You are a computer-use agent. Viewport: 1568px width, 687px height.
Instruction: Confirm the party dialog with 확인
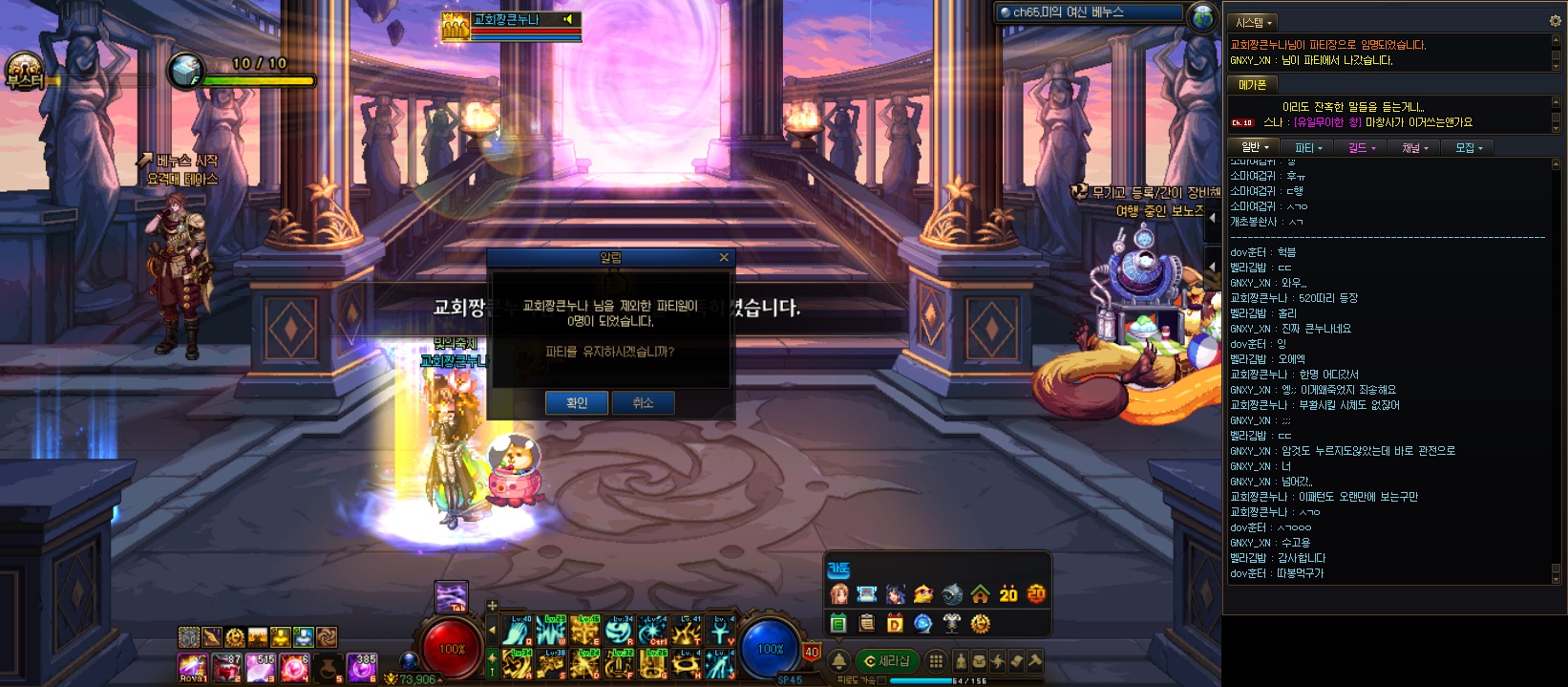pyautogui.click(x=577, y=403)
